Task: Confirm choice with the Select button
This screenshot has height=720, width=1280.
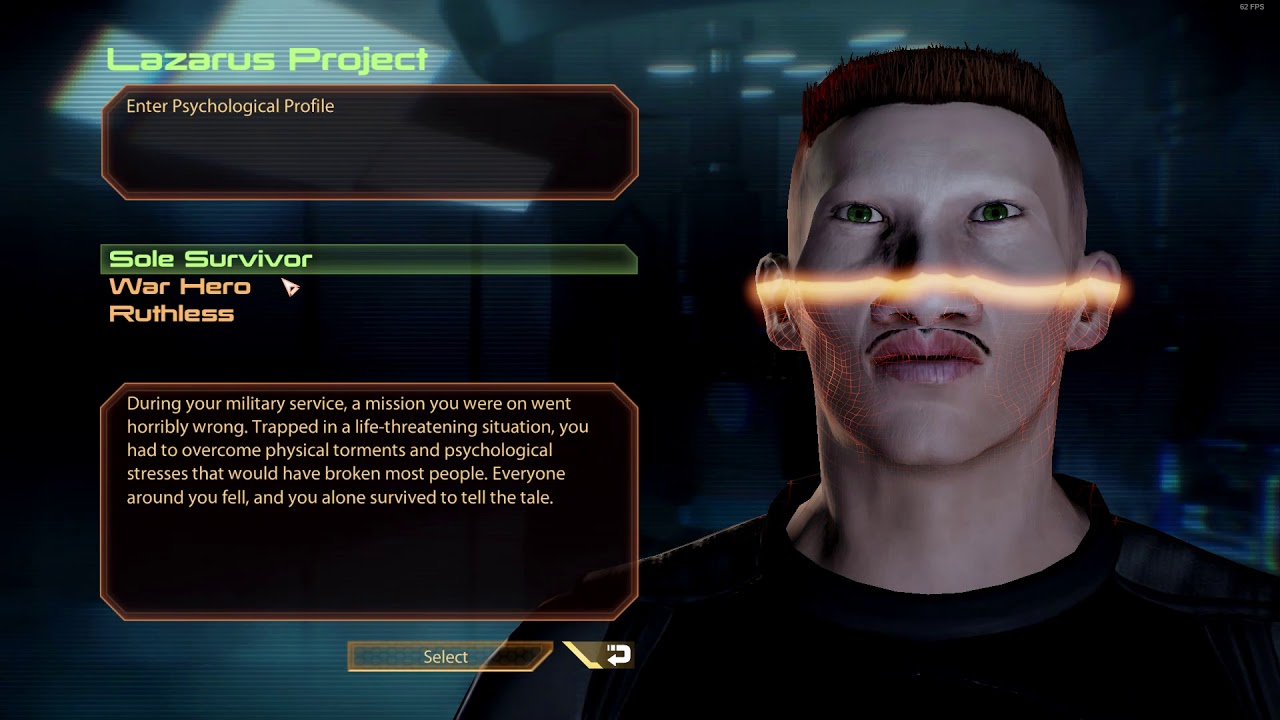Action: pyautogui.click(x=446, y=657)
